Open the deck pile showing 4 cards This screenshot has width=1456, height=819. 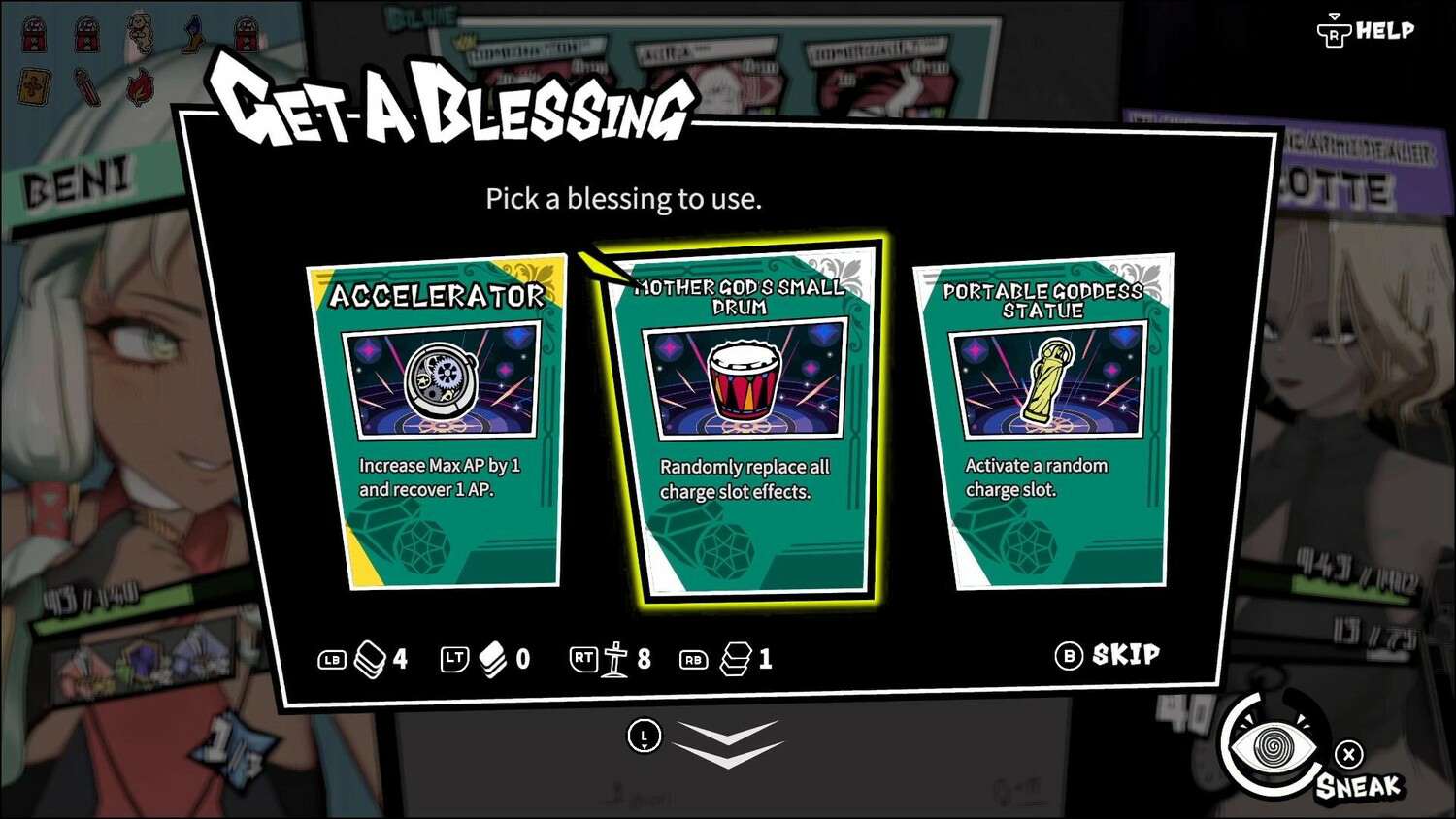[372, 660]
